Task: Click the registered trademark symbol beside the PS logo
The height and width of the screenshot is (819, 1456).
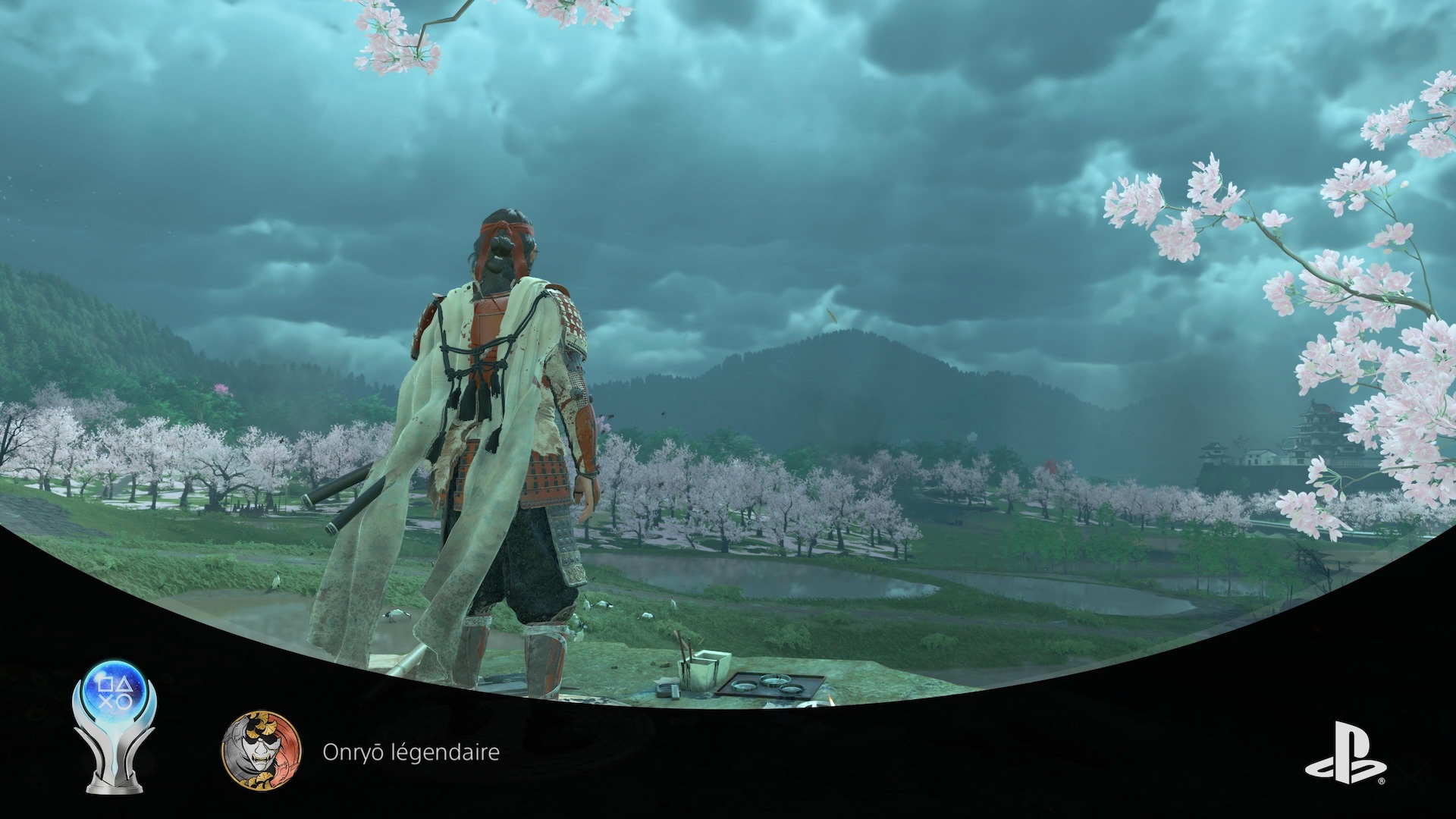Action: (x=1382, y=781)
